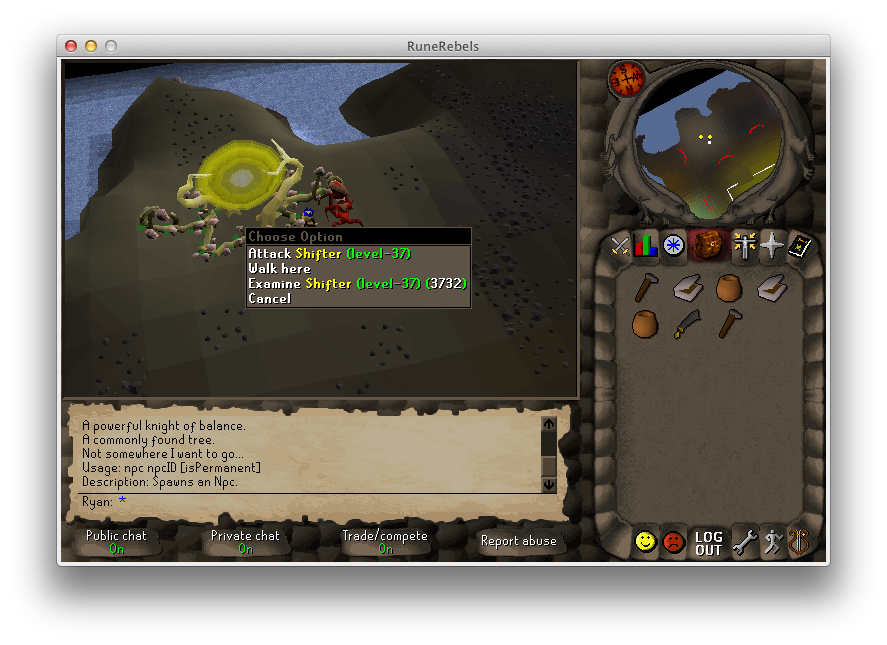Select the curved blade in the inventory

686,323
